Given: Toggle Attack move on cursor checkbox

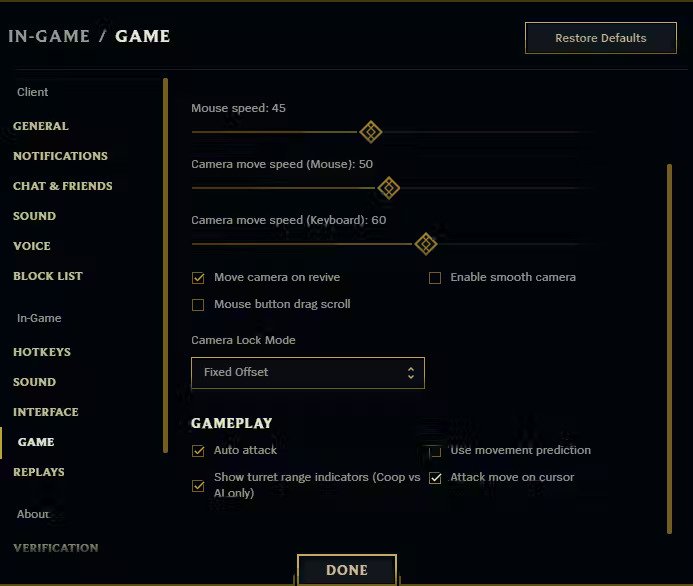Looking at the screenshot, I should coord(435,478).
